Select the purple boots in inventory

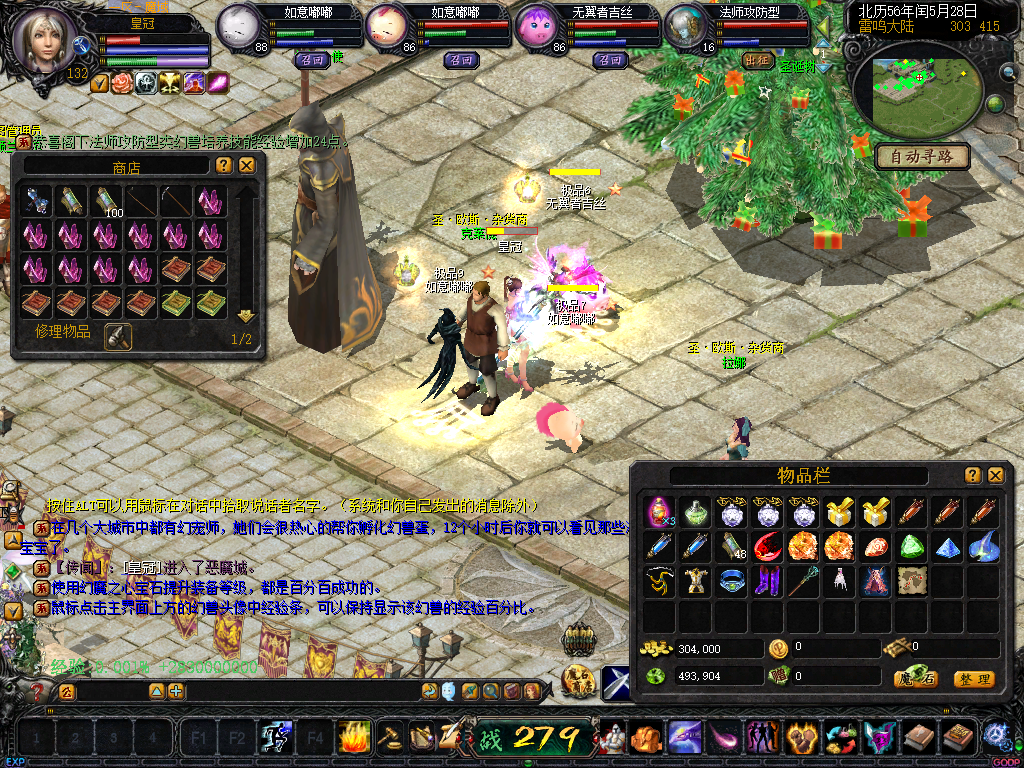[767, 580]
